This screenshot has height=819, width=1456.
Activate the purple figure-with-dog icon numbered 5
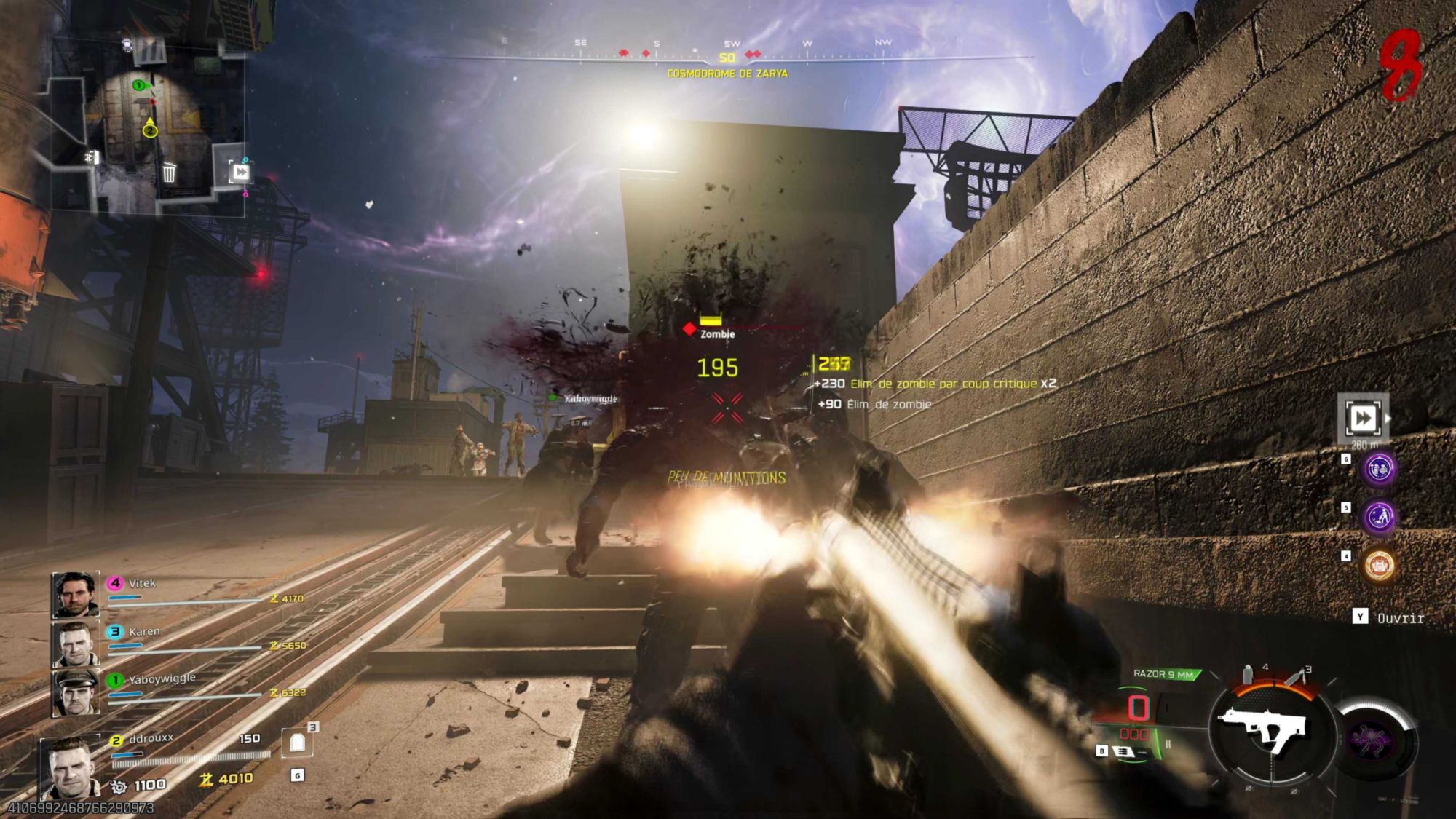point(1379,517)
